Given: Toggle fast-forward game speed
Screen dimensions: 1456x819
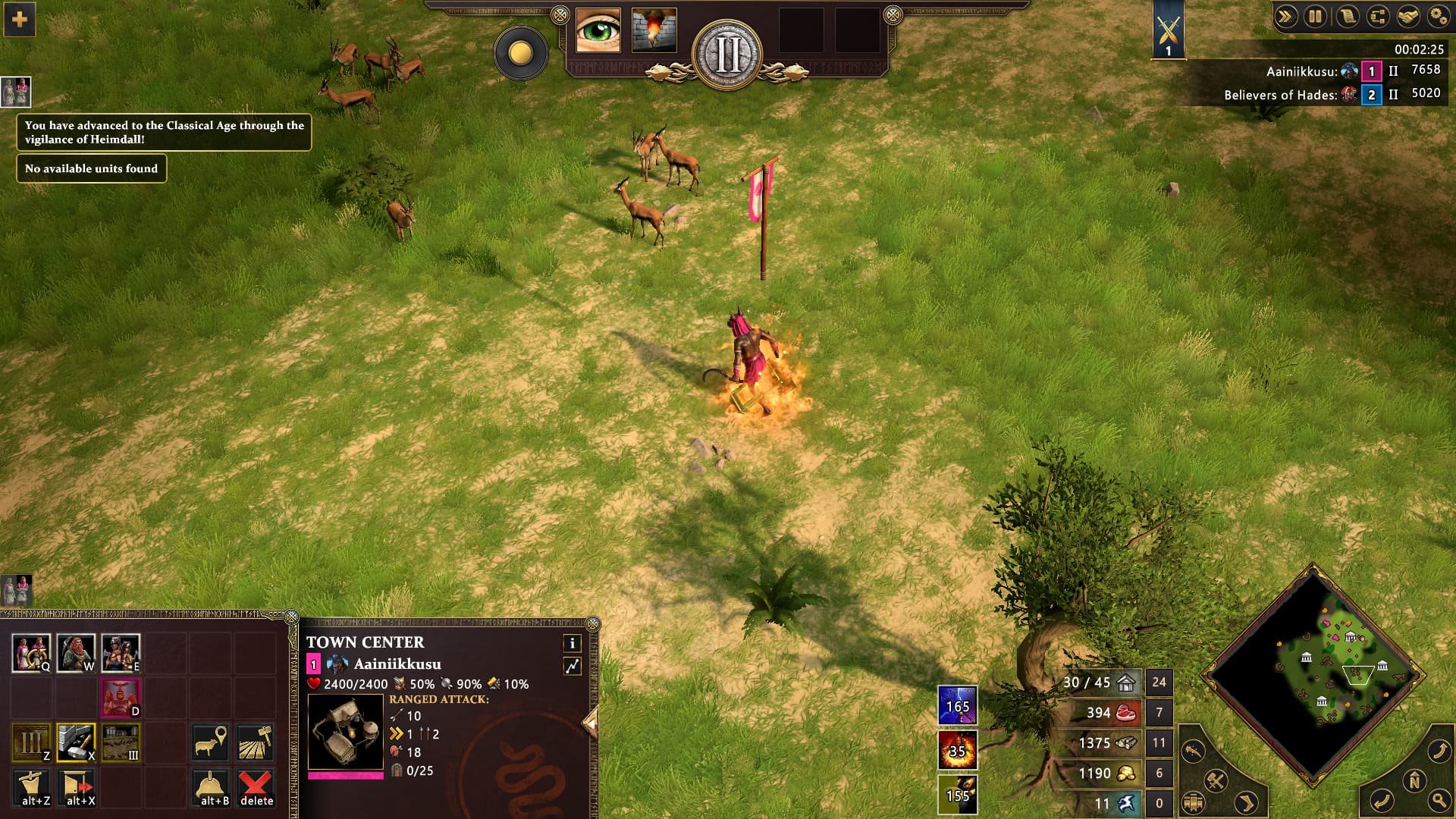Looking at the screenshot, I should coord(1285,17).
